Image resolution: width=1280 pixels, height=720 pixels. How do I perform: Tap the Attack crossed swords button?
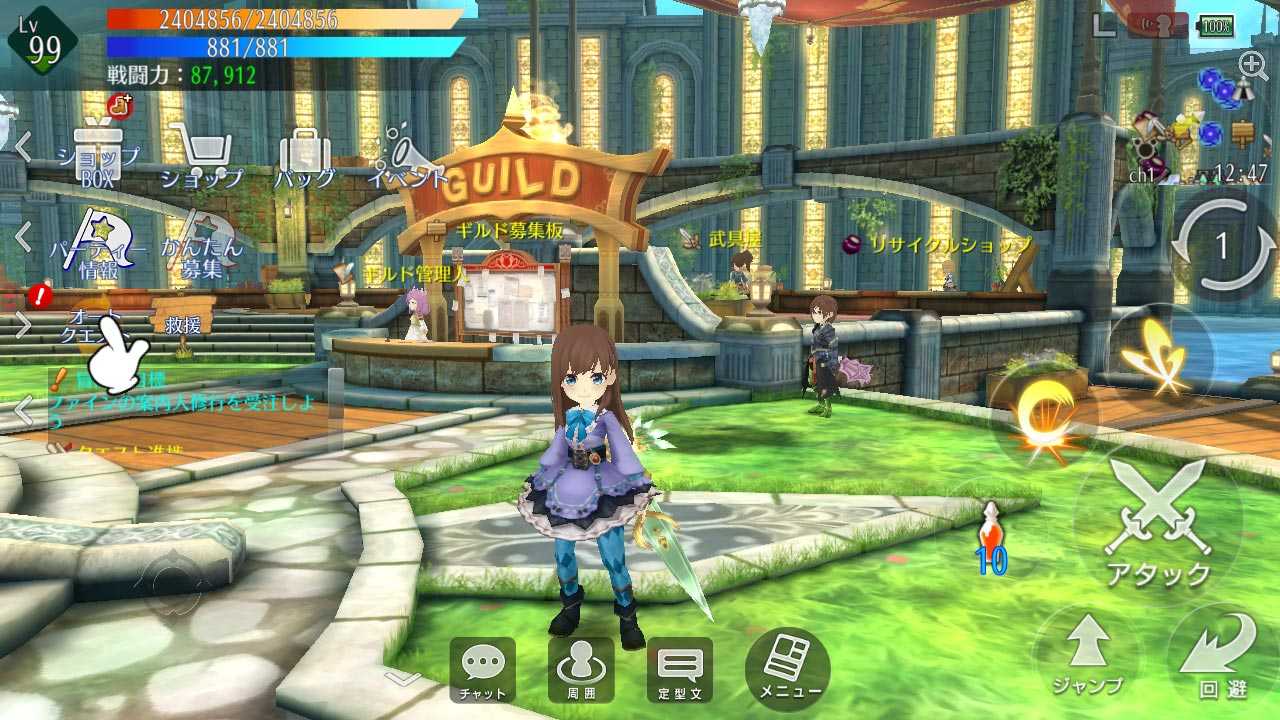(x=1158, y=522)
